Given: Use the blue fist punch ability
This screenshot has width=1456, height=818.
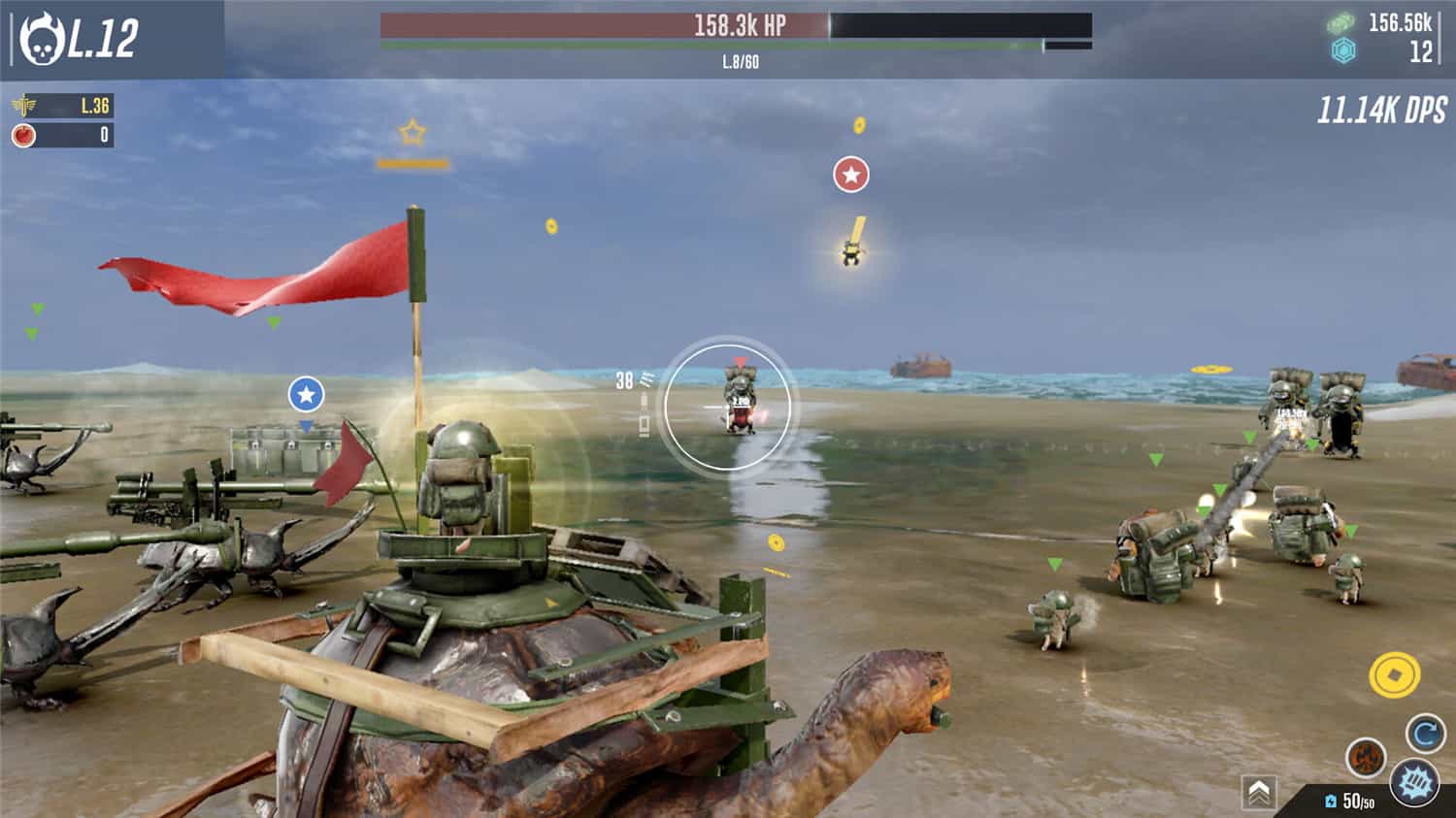Looking at the screenshot, I should [1413, 782].
